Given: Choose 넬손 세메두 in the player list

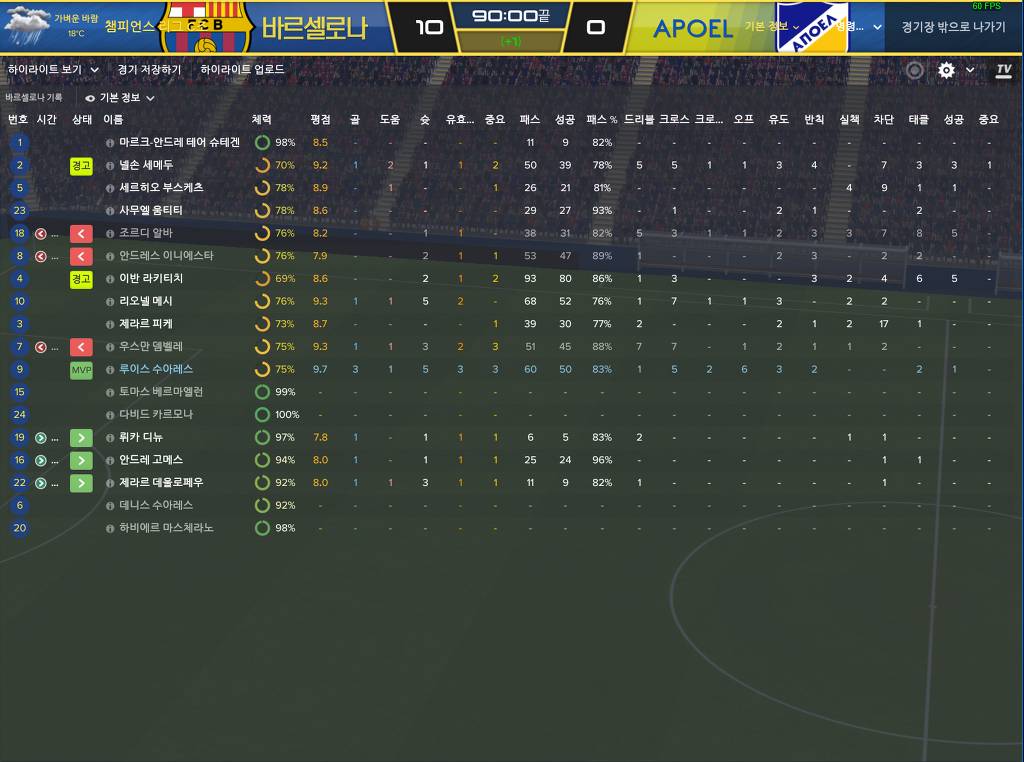Looking at the screenshot, I should tap(146, 165).
